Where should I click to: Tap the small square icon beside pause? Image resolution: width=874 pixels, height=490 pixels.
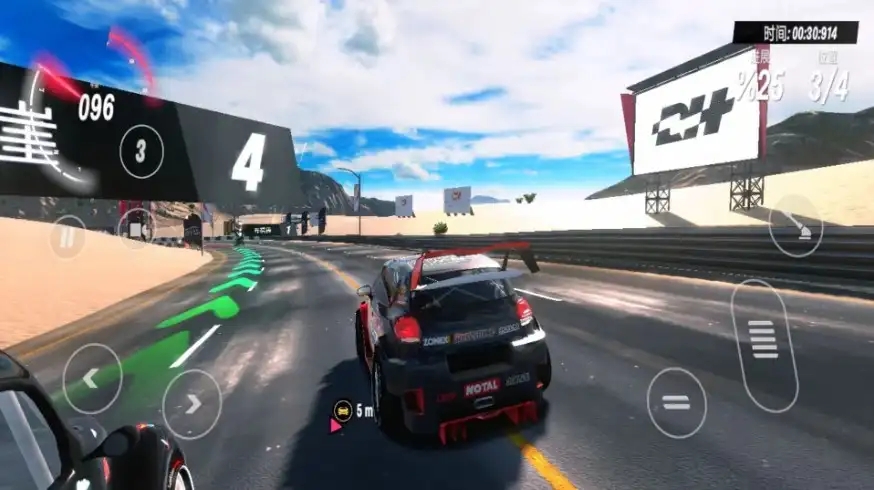(x=135, y=227)
